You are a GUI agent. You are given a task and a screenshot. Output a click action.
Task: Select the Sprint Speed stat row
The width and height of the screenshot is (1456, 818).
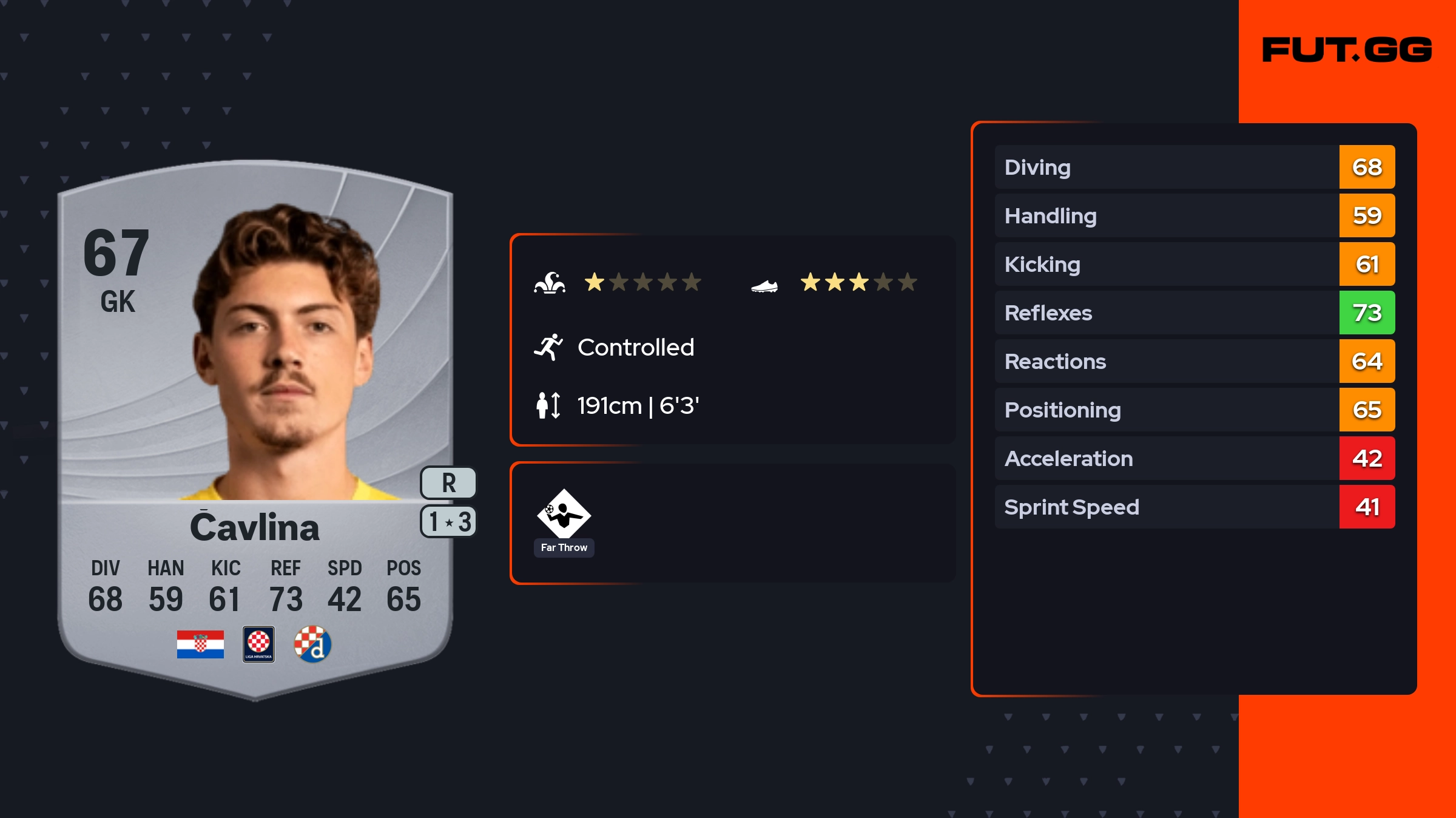click(x=1194, y=507)
